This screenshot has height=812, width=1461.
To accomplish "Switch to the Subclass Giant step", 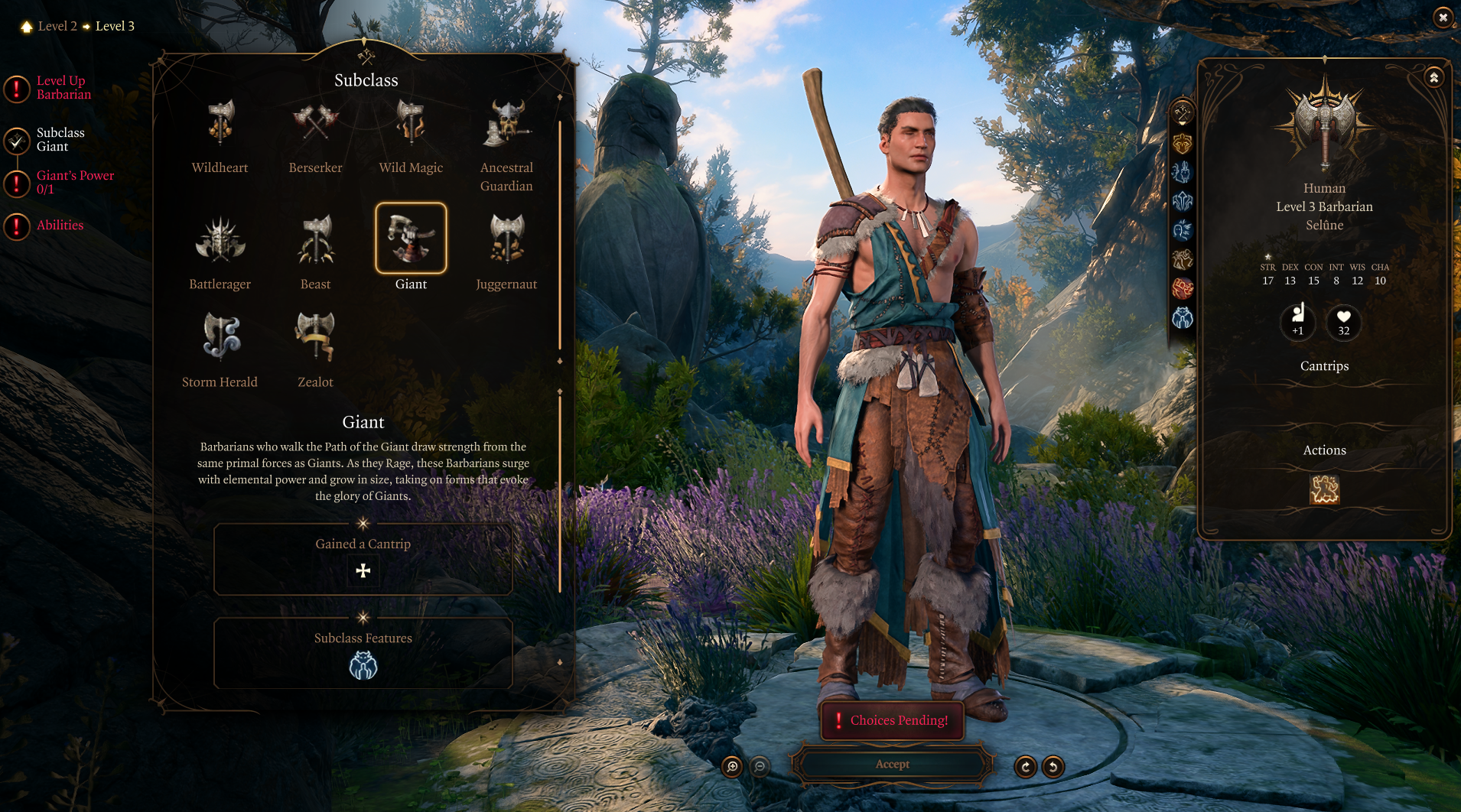I will (x=60, y=139).
